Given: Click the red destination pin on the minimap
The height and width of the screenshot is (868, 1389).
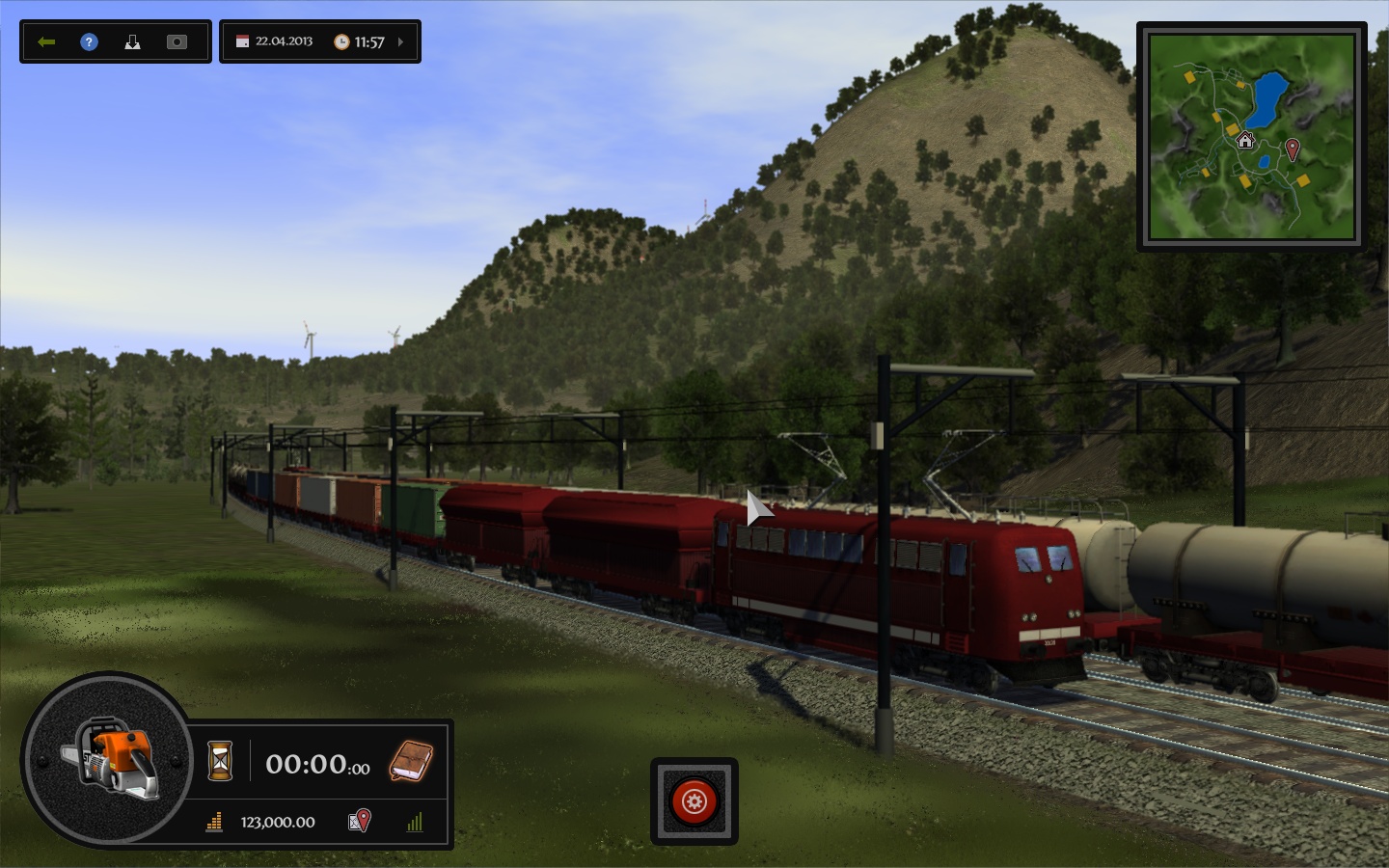Looking at the screenshot, I should point(1293,149).
